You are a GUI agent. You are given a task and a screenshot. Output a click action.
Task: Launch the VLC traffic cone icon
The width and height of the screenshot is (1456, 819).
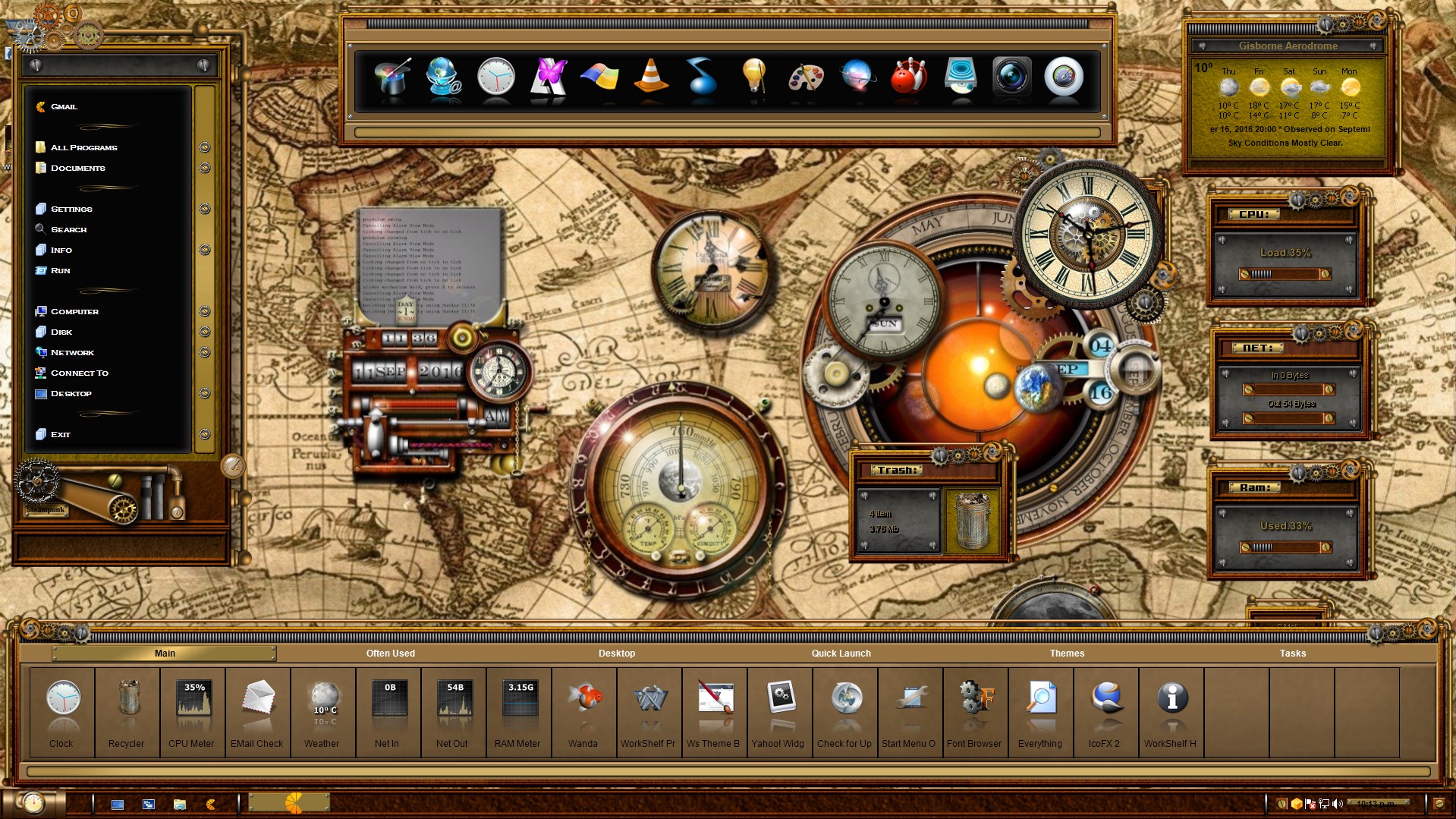650,77
